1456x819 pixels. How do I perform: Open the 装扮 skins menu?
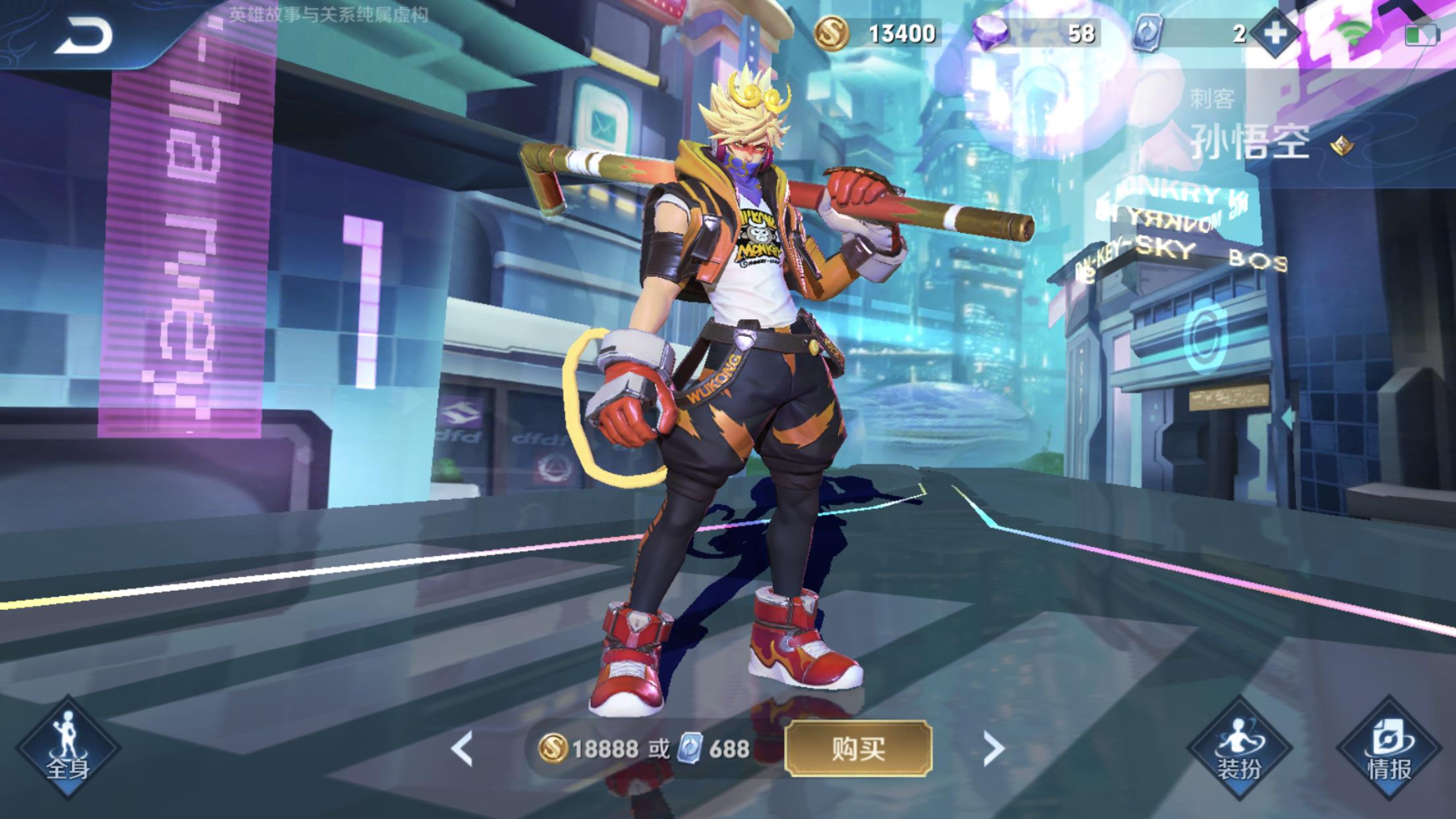point(1238,748)
